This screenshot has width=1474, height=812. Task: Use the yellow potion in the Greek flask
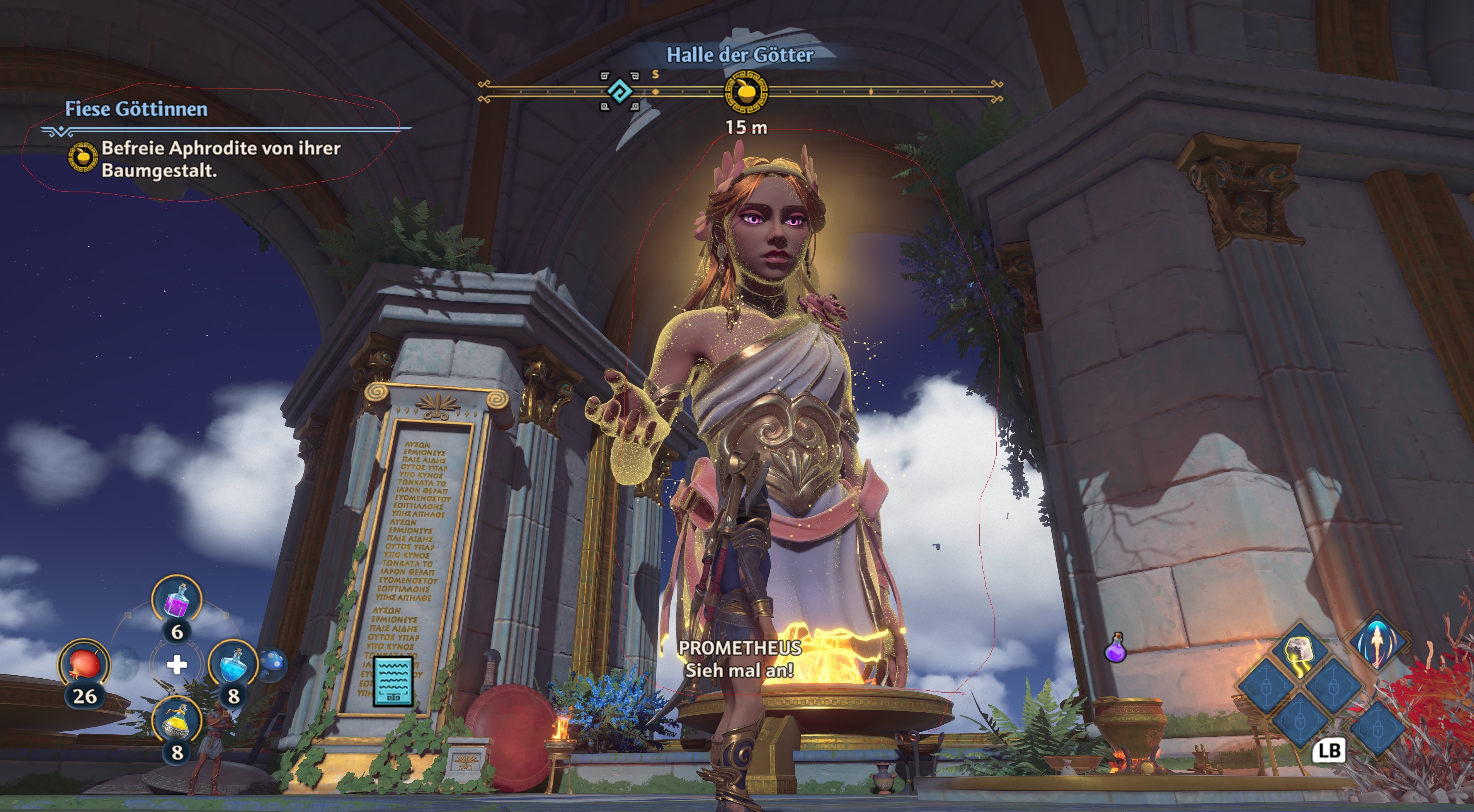click(177, 722)
